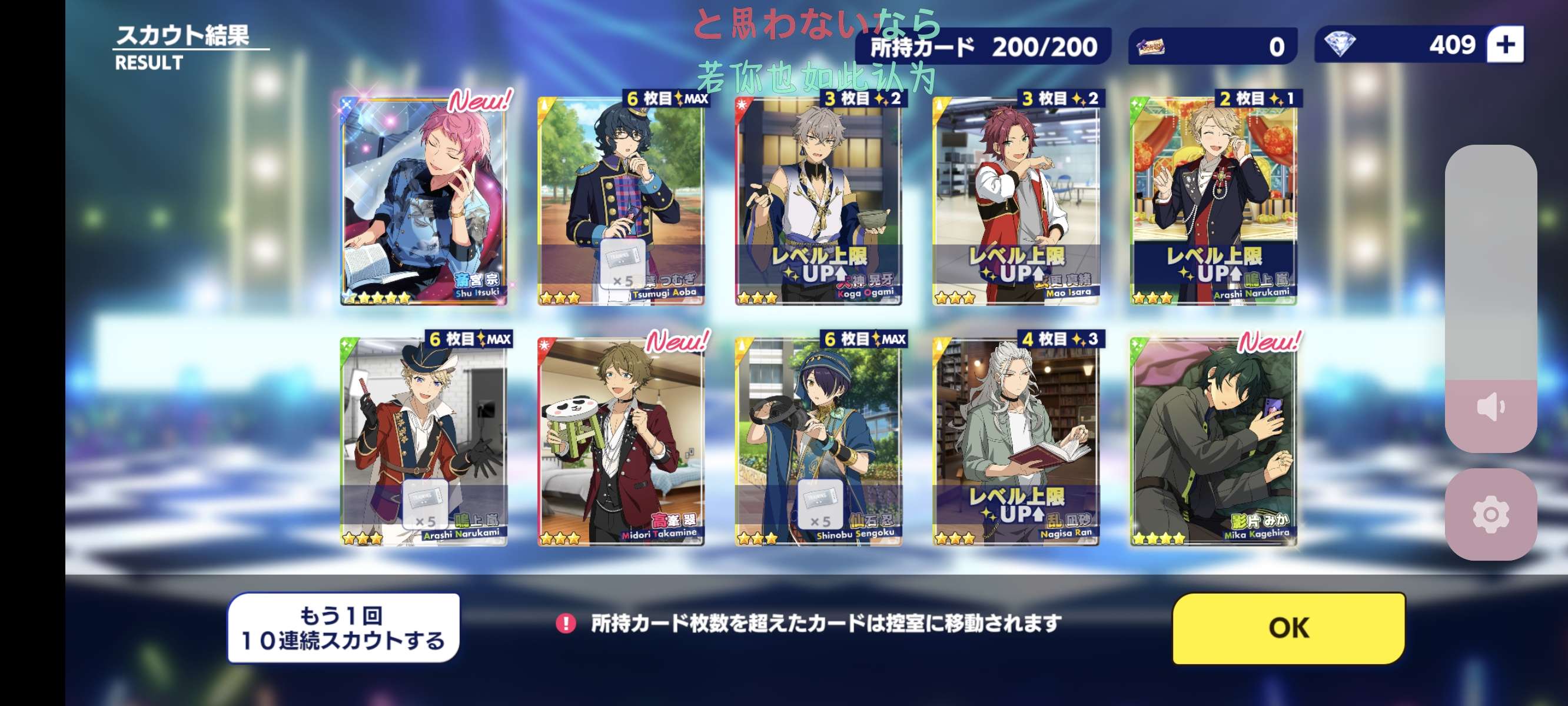Tap the speaker volume overlay button

pos(1490,407)
